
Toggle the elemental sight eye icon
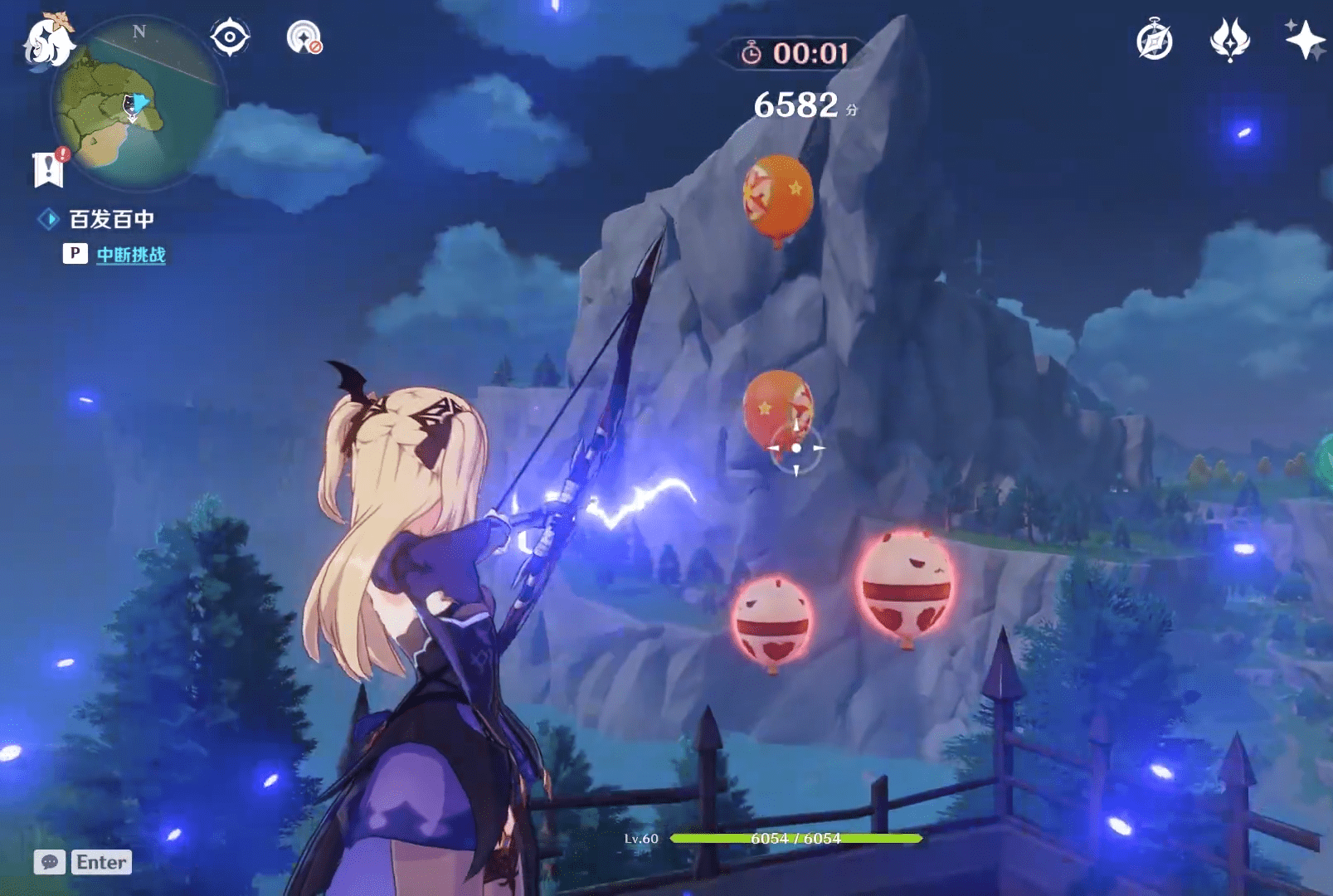[x=230, y=37]
